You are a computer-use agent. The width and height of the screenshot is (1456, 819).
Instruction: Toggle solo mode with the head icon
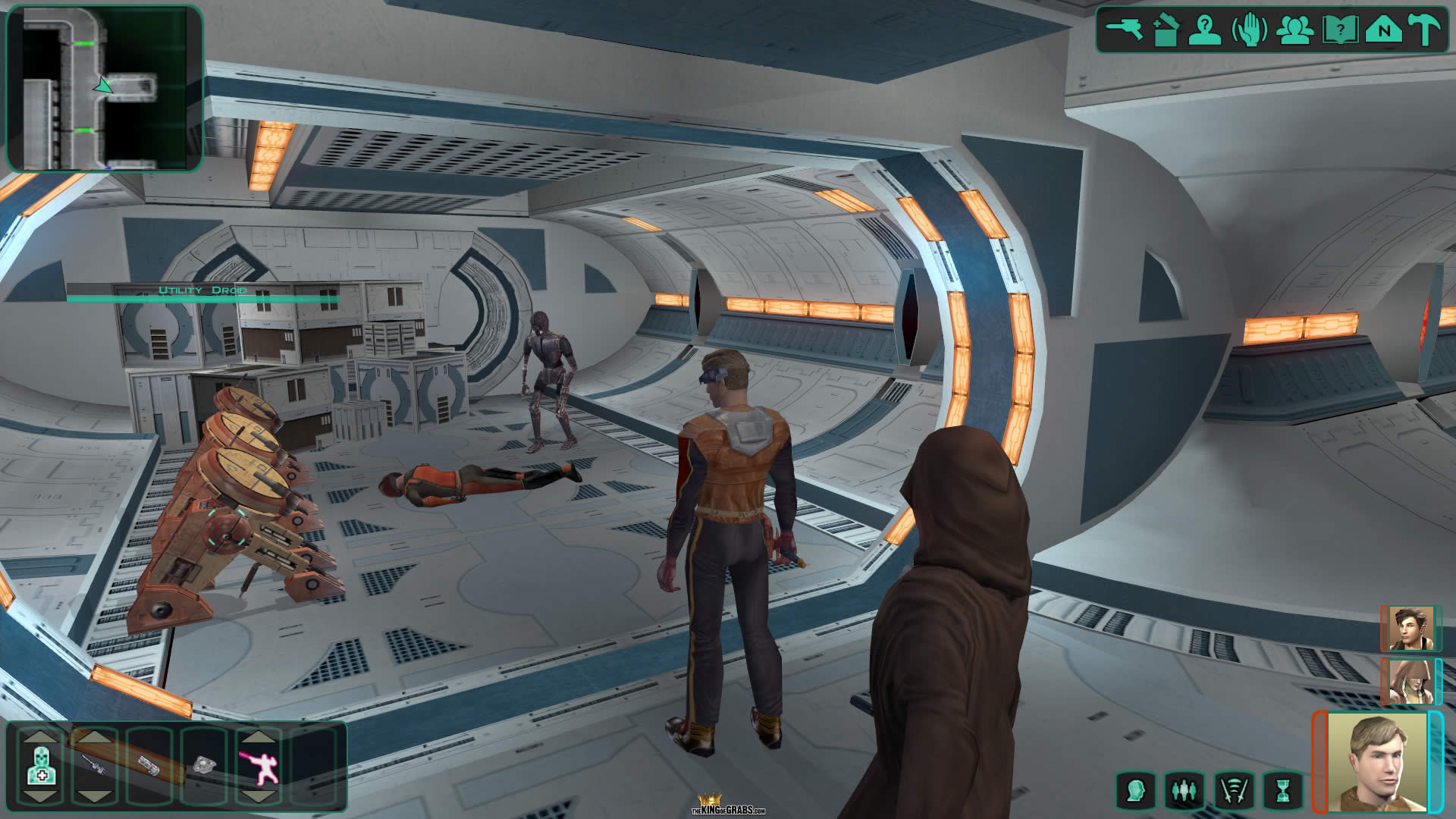click(x=1135, y=791)
